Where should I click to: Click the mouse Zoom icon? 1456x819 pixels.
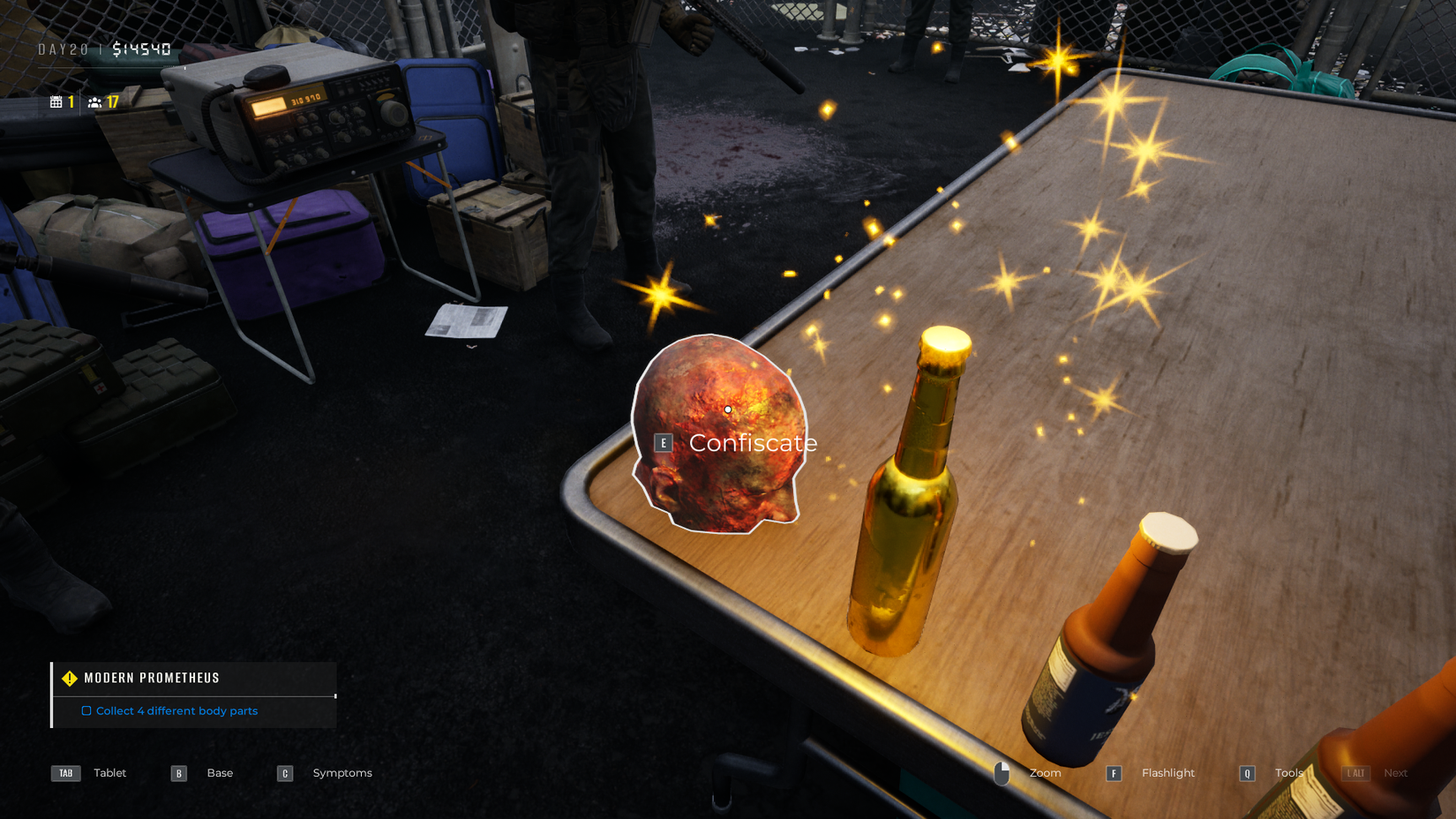pyautogui.click(x=1002, y=772)
